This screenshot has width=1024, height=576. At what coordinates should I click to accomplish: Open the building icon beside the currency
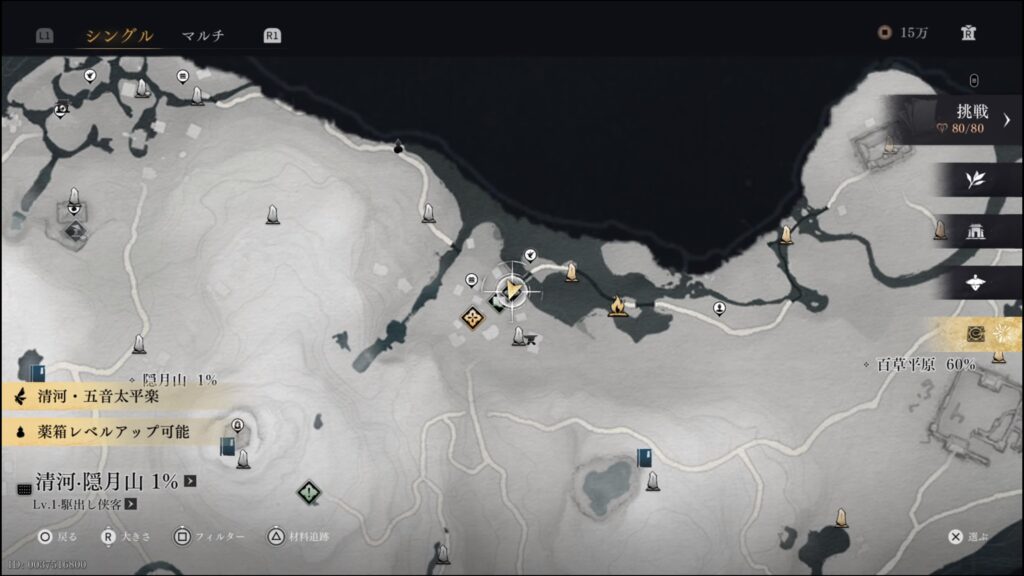968,33
